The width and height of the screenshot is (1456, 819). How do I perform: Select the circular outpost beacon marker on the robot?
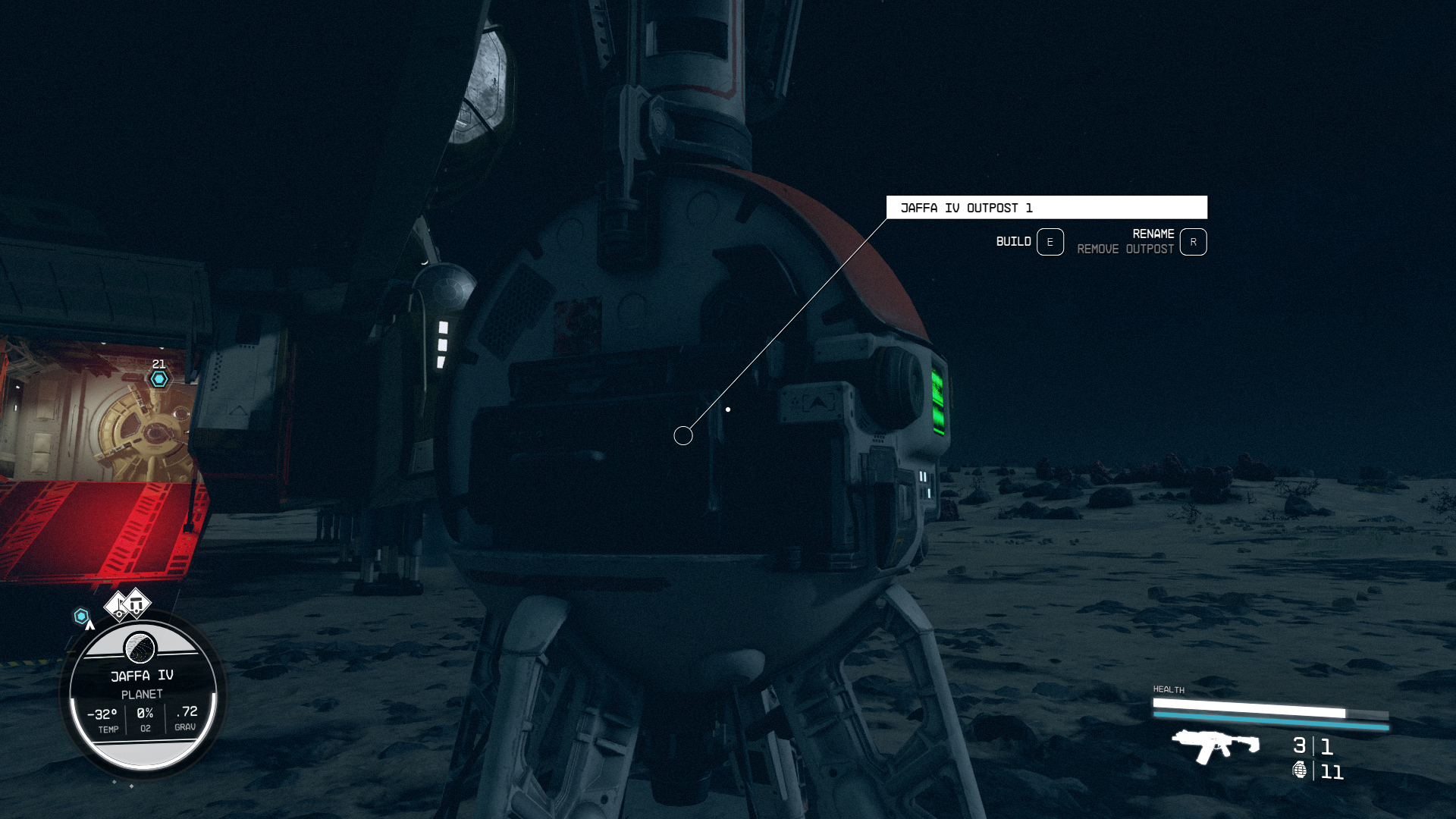(682, 435)
